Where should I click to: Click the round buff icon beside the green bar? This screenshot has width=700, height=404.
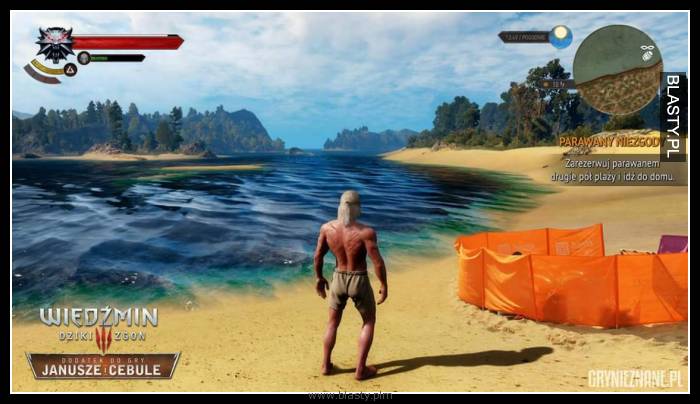click(x=84, y=58)
